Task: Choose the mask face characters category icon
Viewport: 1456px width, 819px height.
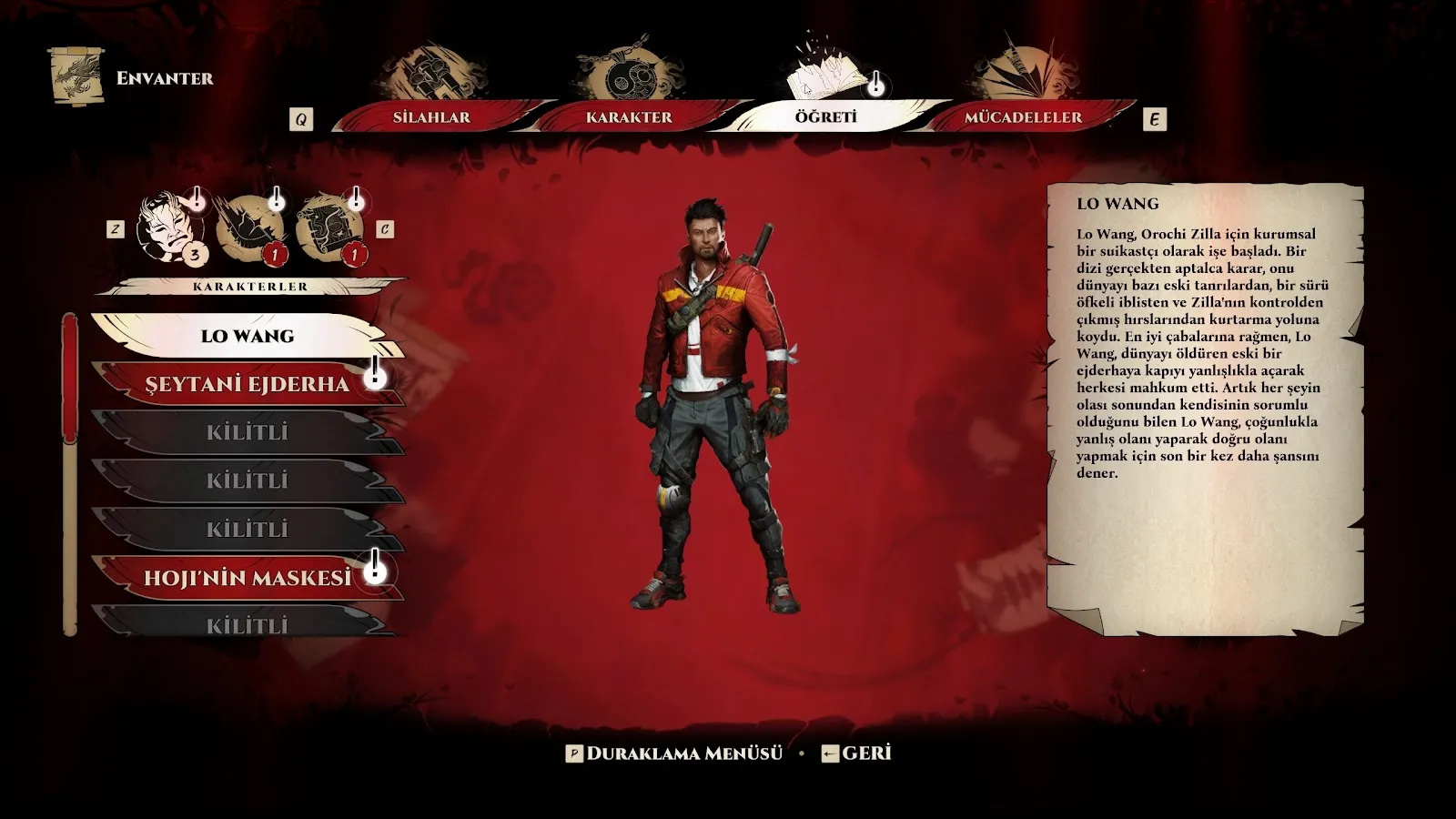Action: coord(167,227)
